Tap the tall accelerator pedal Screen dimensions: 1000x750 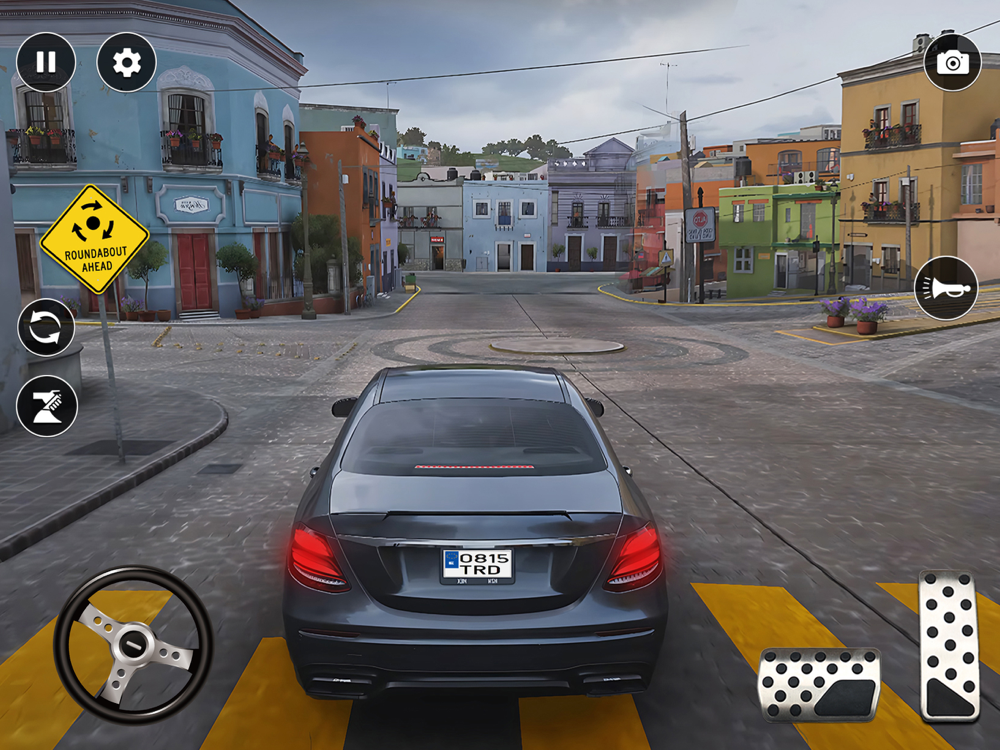click(949, 646)
